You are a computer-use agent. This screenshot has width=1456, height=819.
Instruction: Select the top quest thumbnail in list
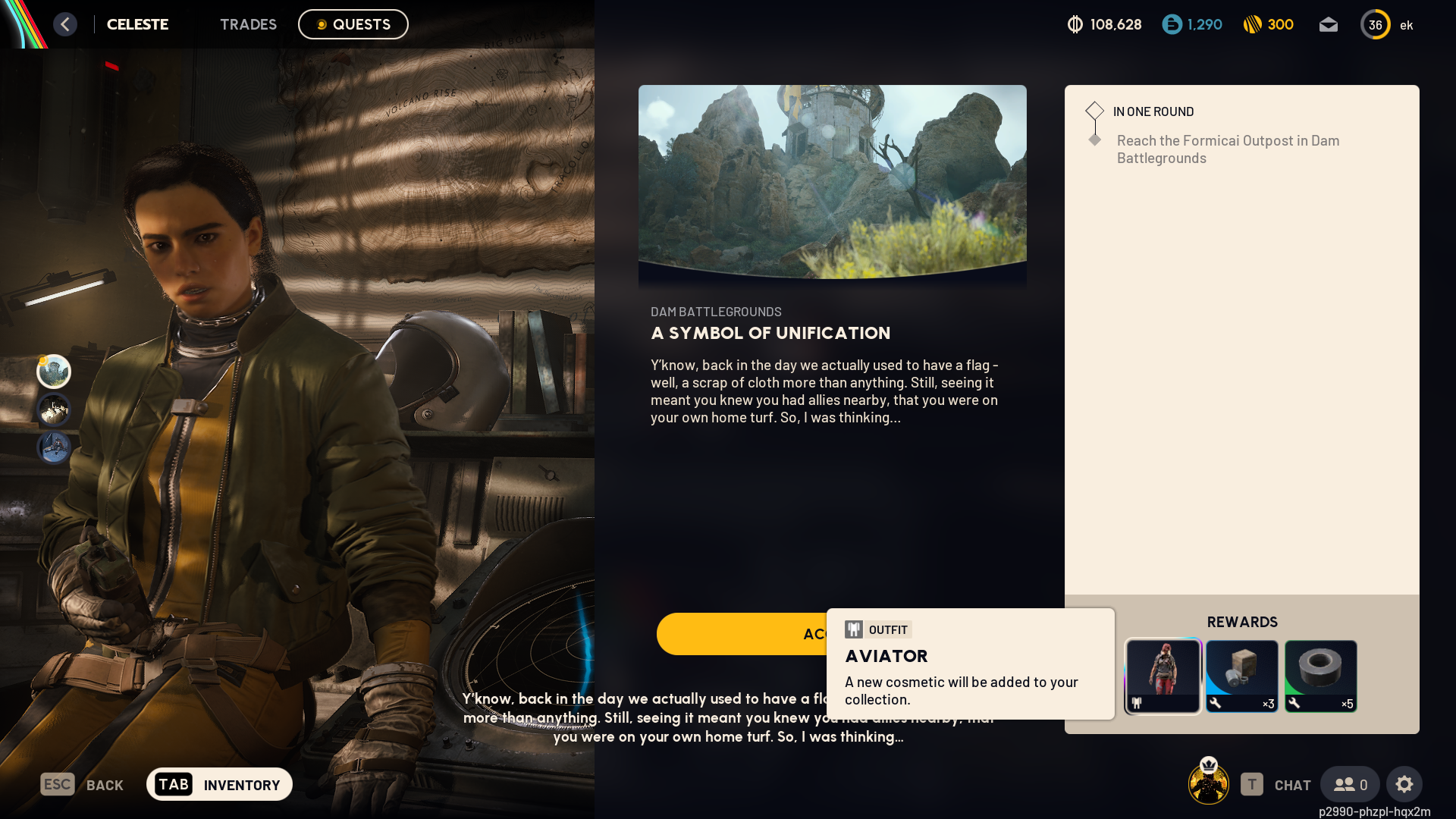tap(54, 372)
